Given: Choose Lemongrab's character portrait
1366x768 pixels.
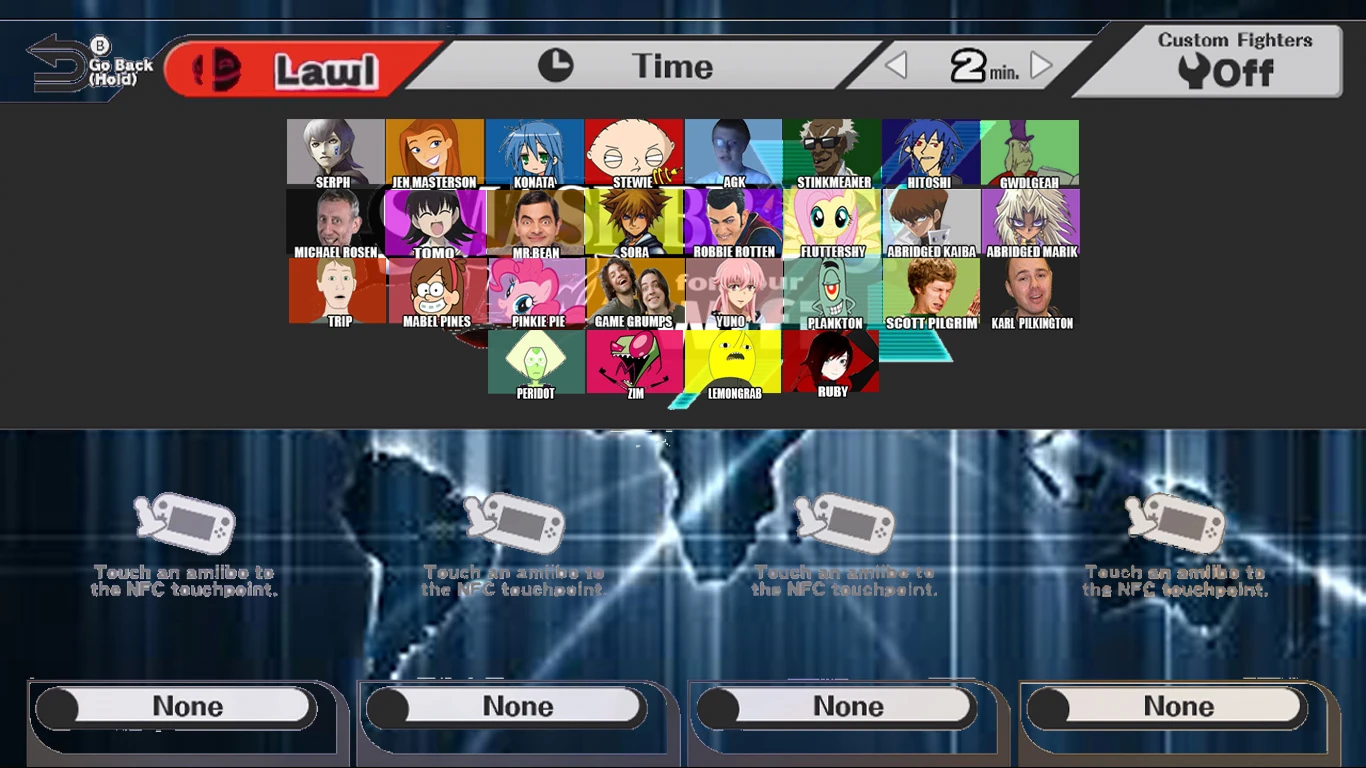Looking at the screenshot, I should pyautogui.click(x=733, y=363).
